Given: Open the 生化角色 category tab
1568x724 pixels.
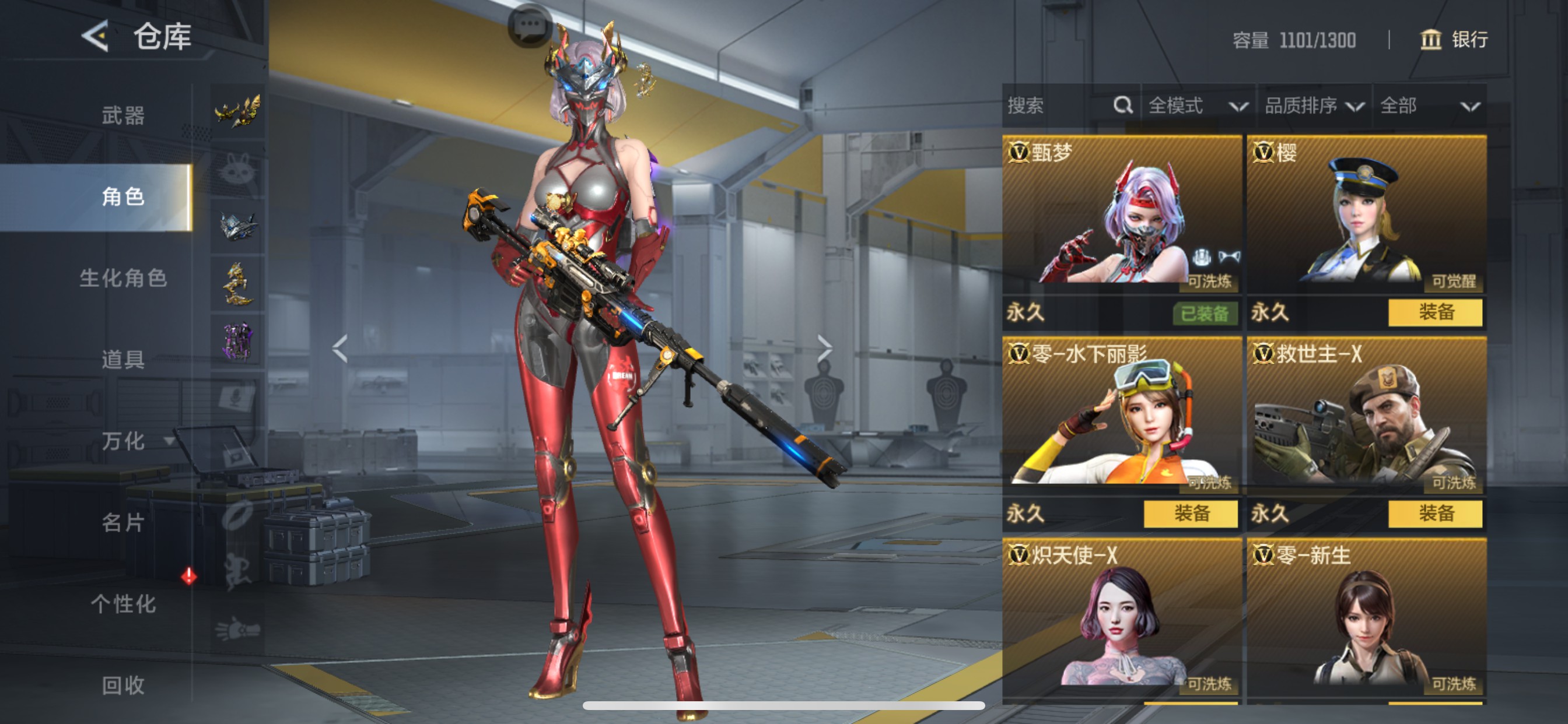Looking at the screenshot, I should 123,278.
